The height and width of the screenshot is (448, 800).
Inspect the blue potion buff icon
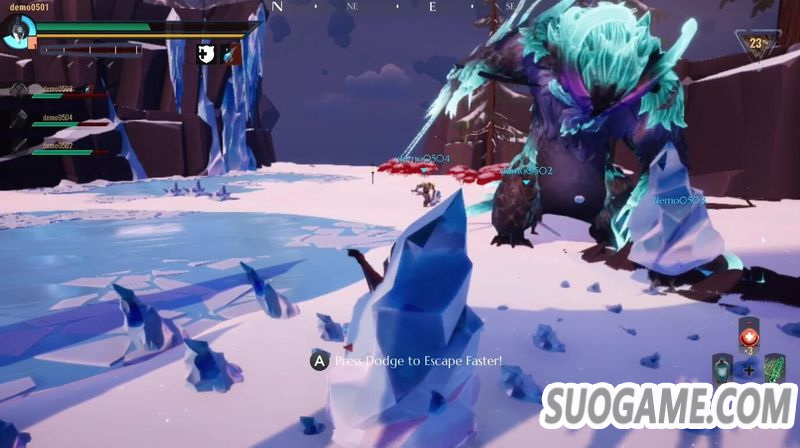(229, 53)
